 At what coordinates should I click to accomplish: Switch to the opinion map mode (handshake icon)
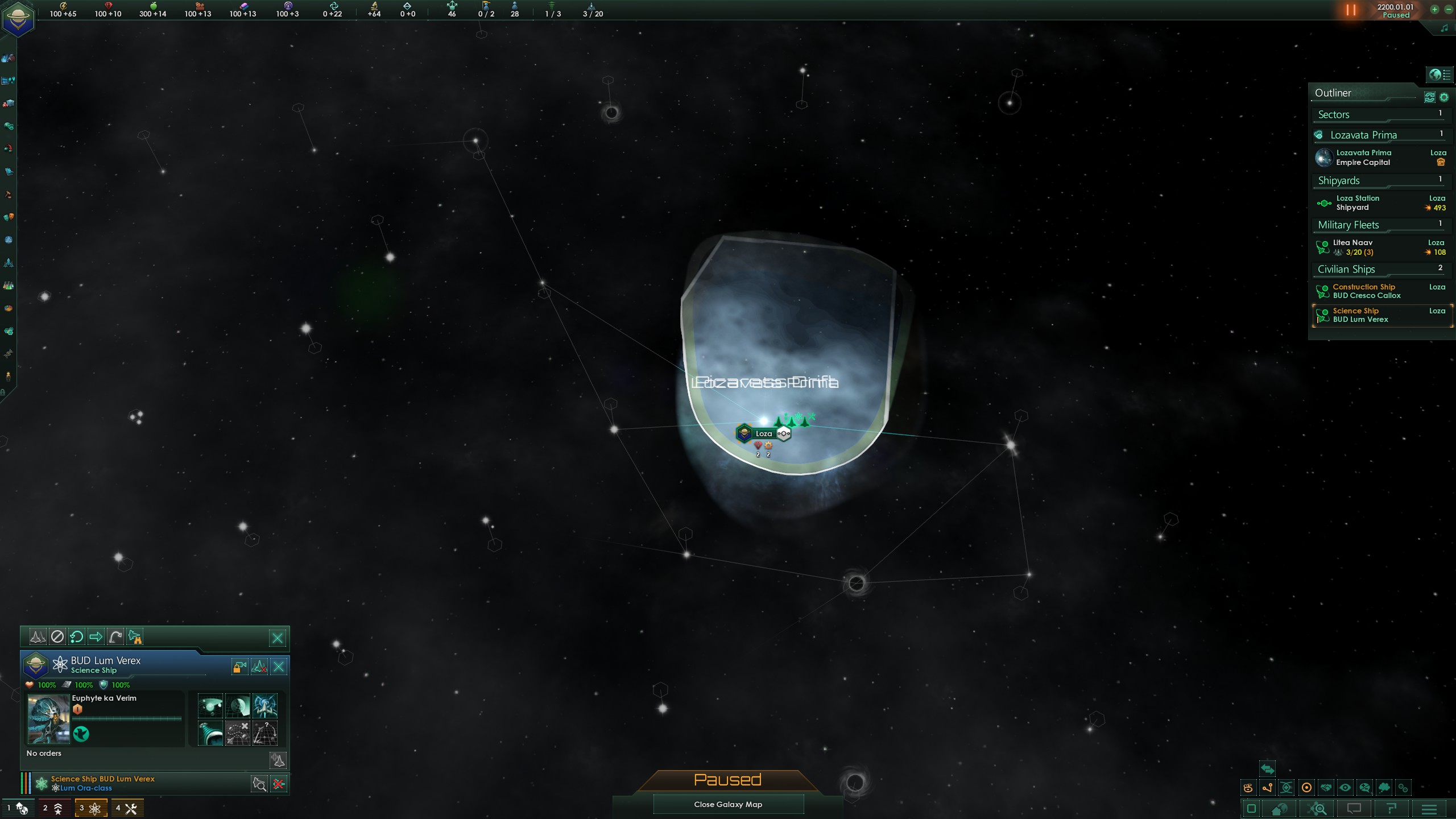(x=1326, y=787)
